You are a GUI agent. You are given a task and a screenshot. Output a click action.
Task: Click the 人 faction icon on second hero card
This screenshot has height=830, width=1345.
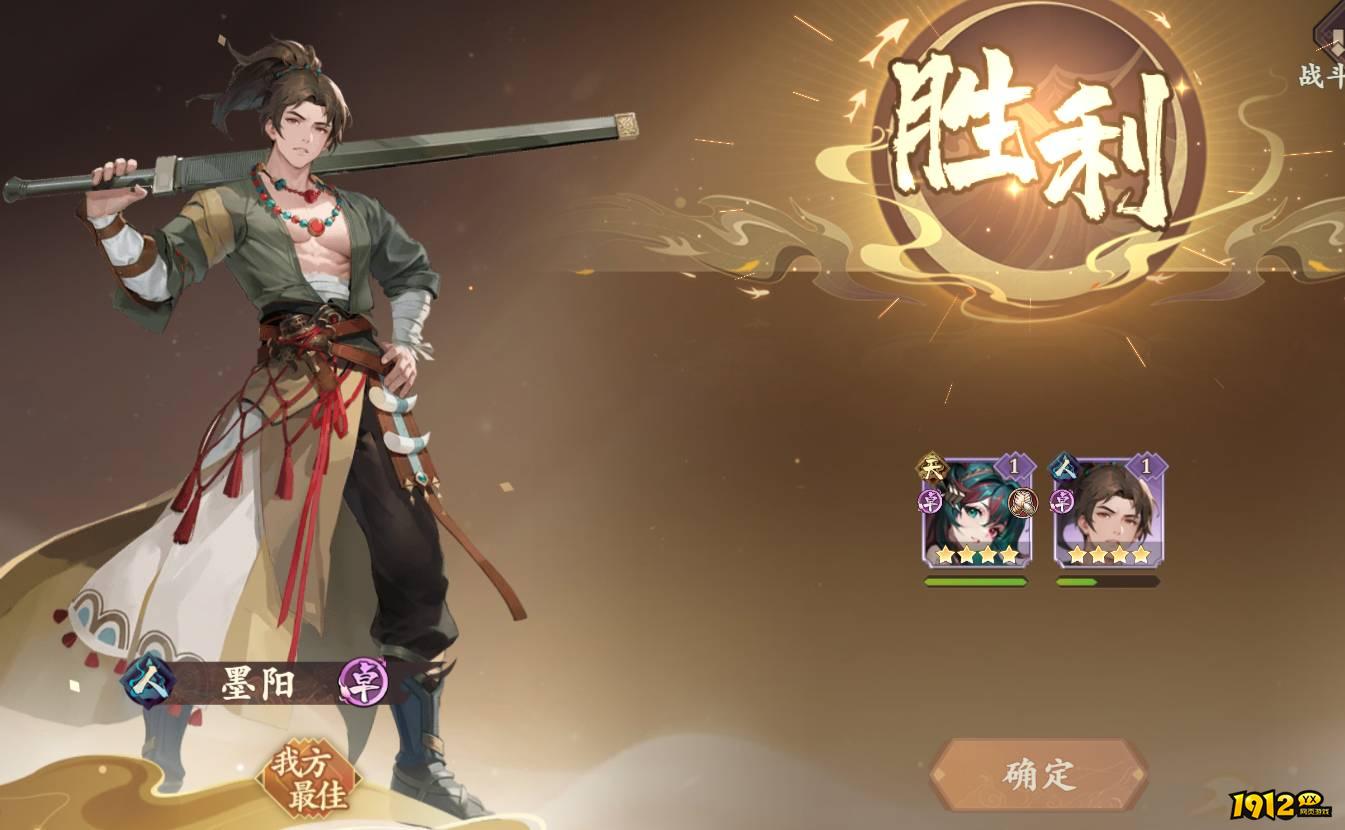click(x=1062, y=468)
